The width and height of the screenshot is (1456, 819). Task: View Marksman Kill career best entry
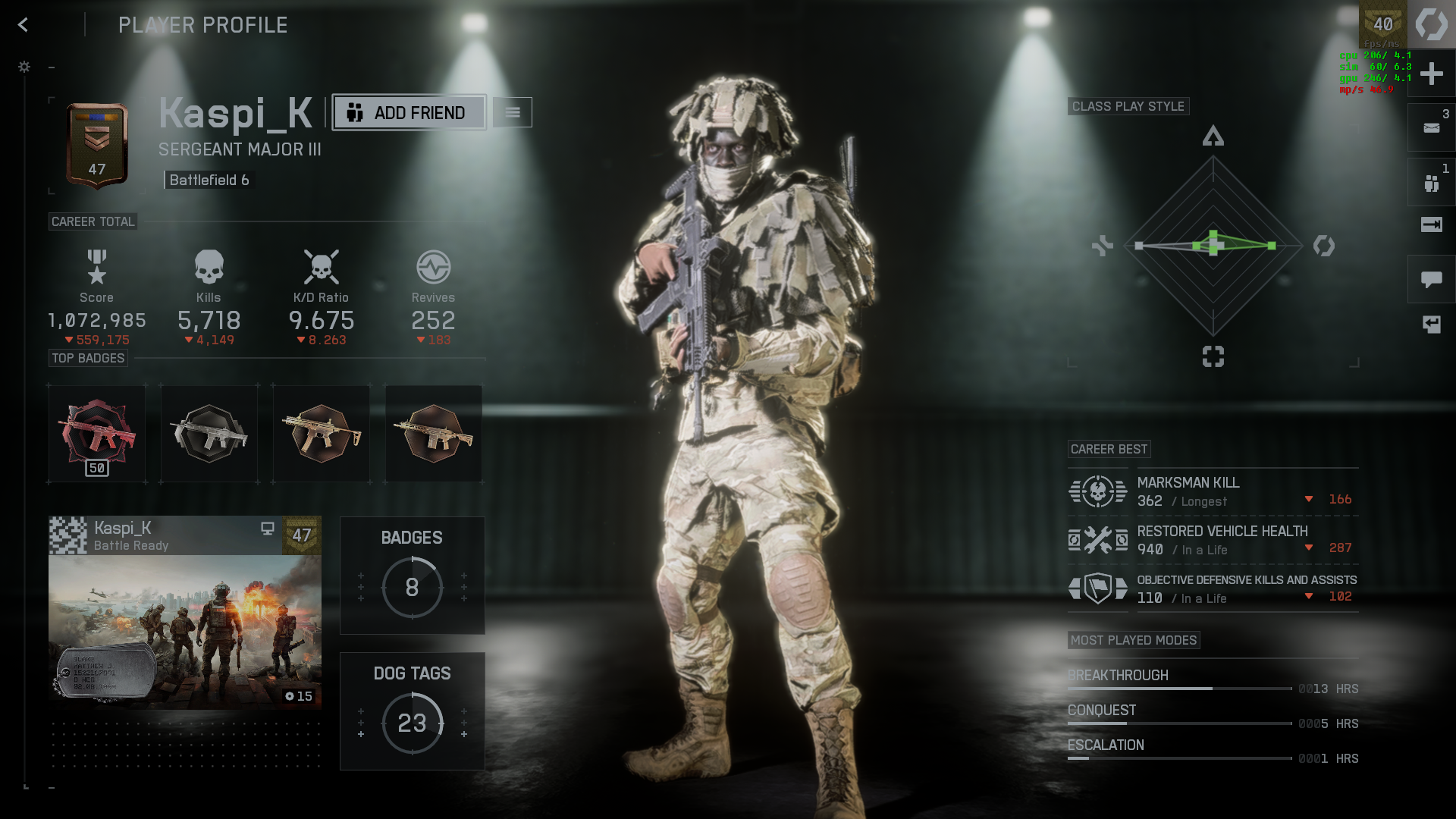coord(1213,492)
